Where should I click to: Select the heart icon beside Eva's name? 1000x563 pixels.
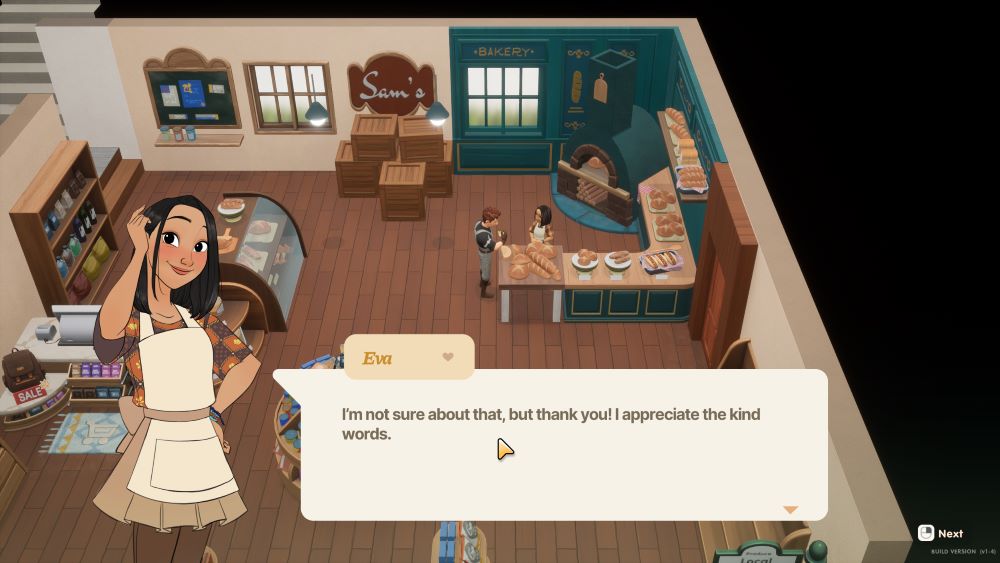(448, 357)
